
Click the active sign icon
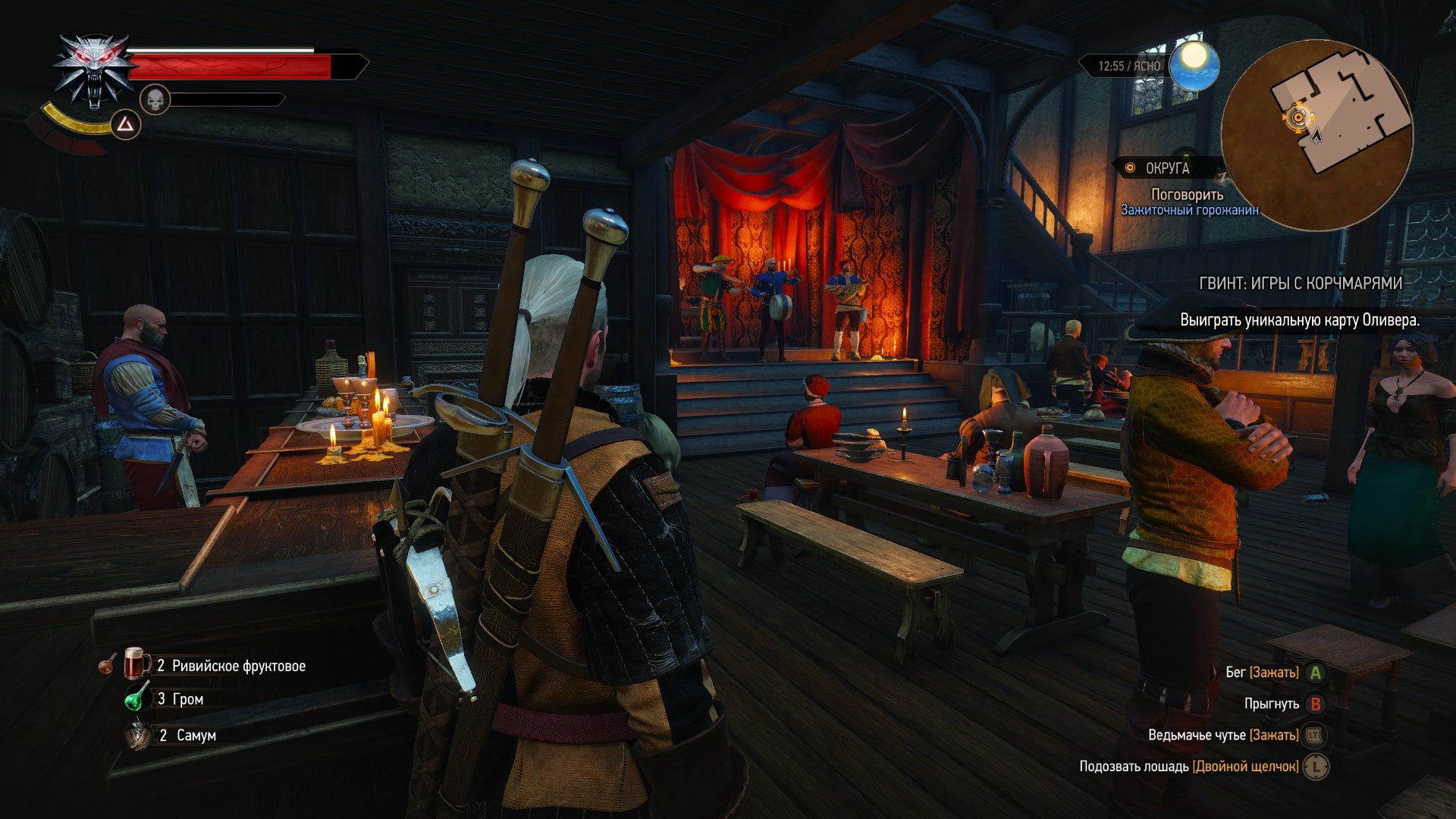click(x=126, y=124)
